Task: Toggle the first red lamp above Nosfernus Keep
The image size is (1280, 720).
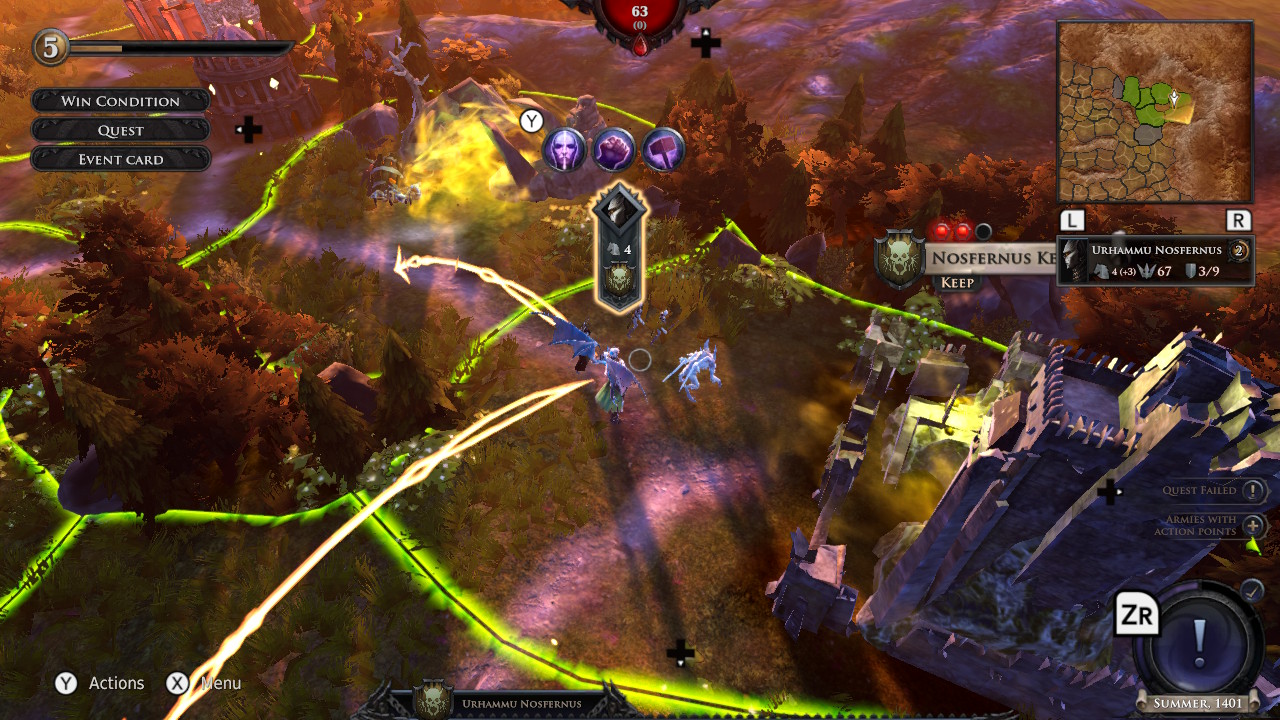Action: coord(941,232)
